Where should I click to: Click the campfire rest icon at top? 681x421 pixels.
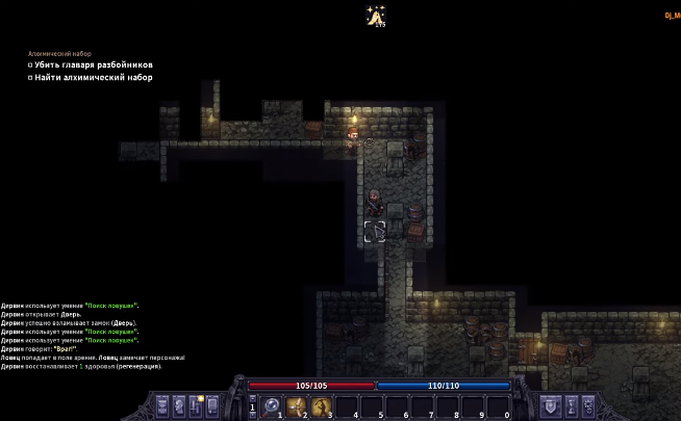377,16
